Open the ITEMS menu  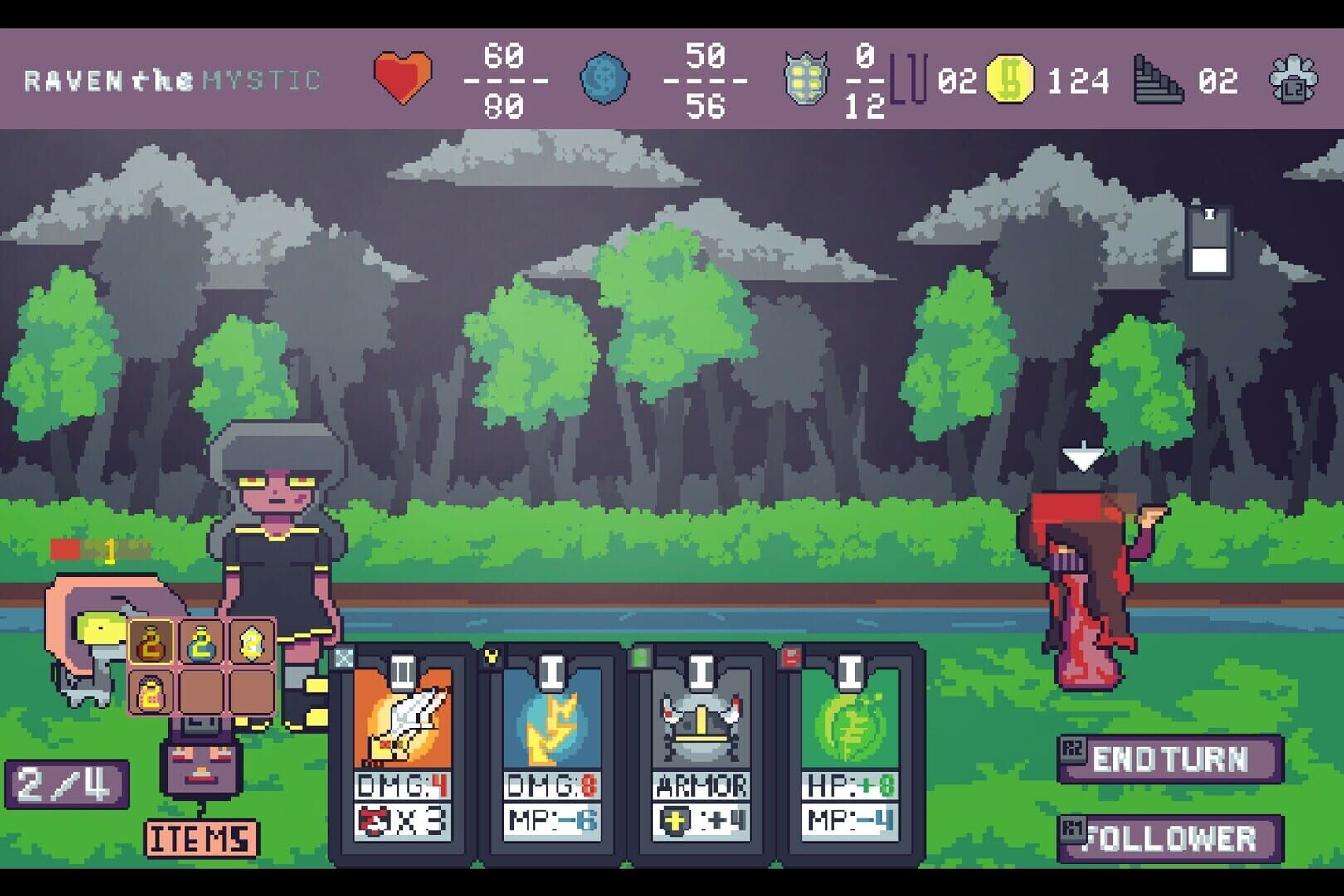200,839
